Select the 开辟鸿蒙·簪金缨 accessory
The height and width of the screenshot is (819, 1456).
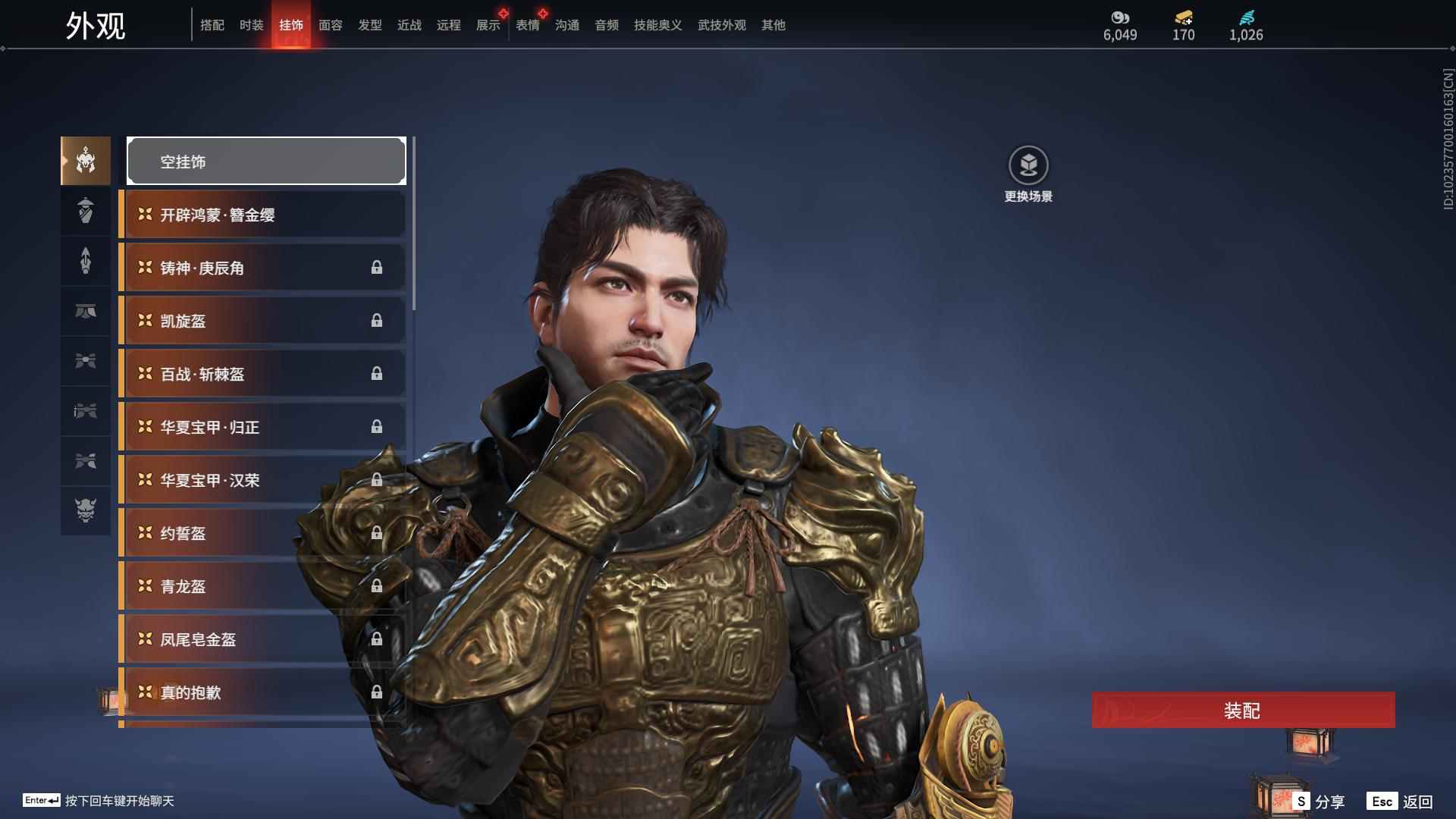262,215
